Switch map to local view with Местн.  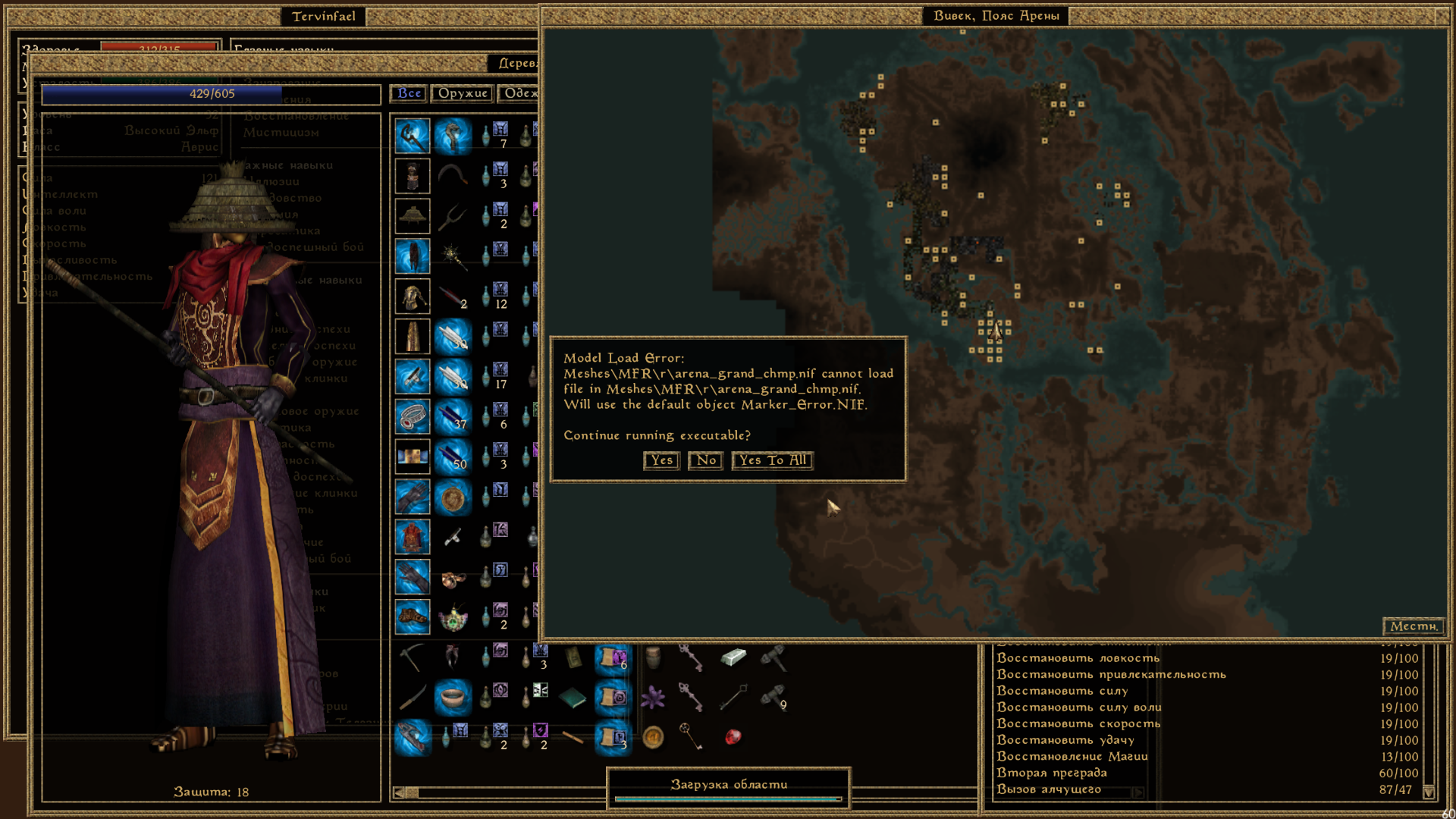(1414, 626)
